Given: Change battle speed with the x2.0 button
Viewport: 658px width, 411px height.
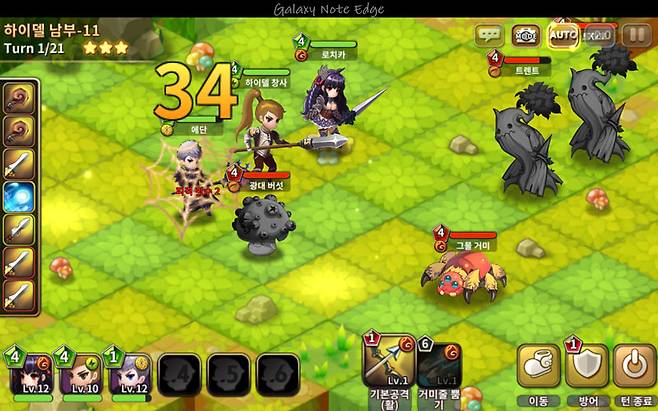Looking at the screenshot, I should pyautogui.click(x=598, y=35).
